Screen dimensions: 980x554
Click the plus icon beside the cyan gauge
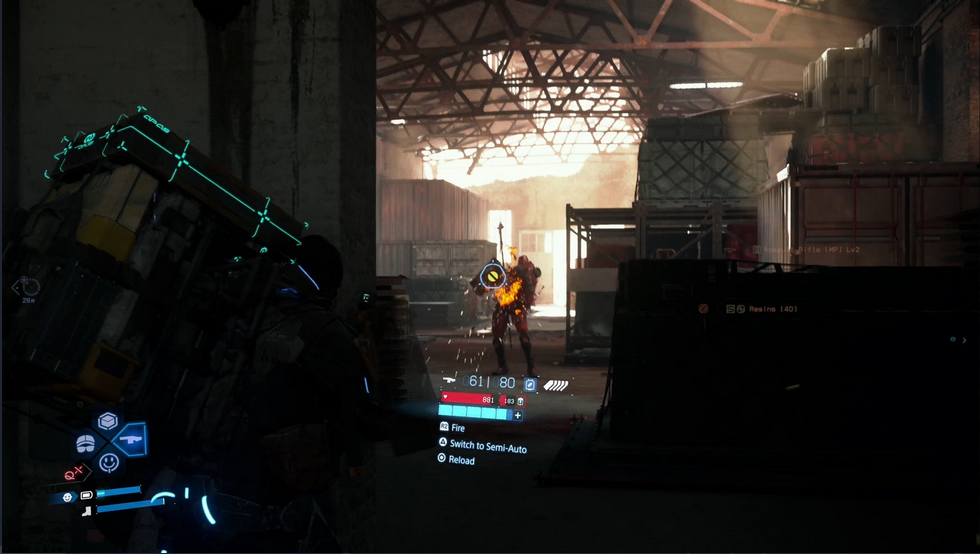[517, 414]
